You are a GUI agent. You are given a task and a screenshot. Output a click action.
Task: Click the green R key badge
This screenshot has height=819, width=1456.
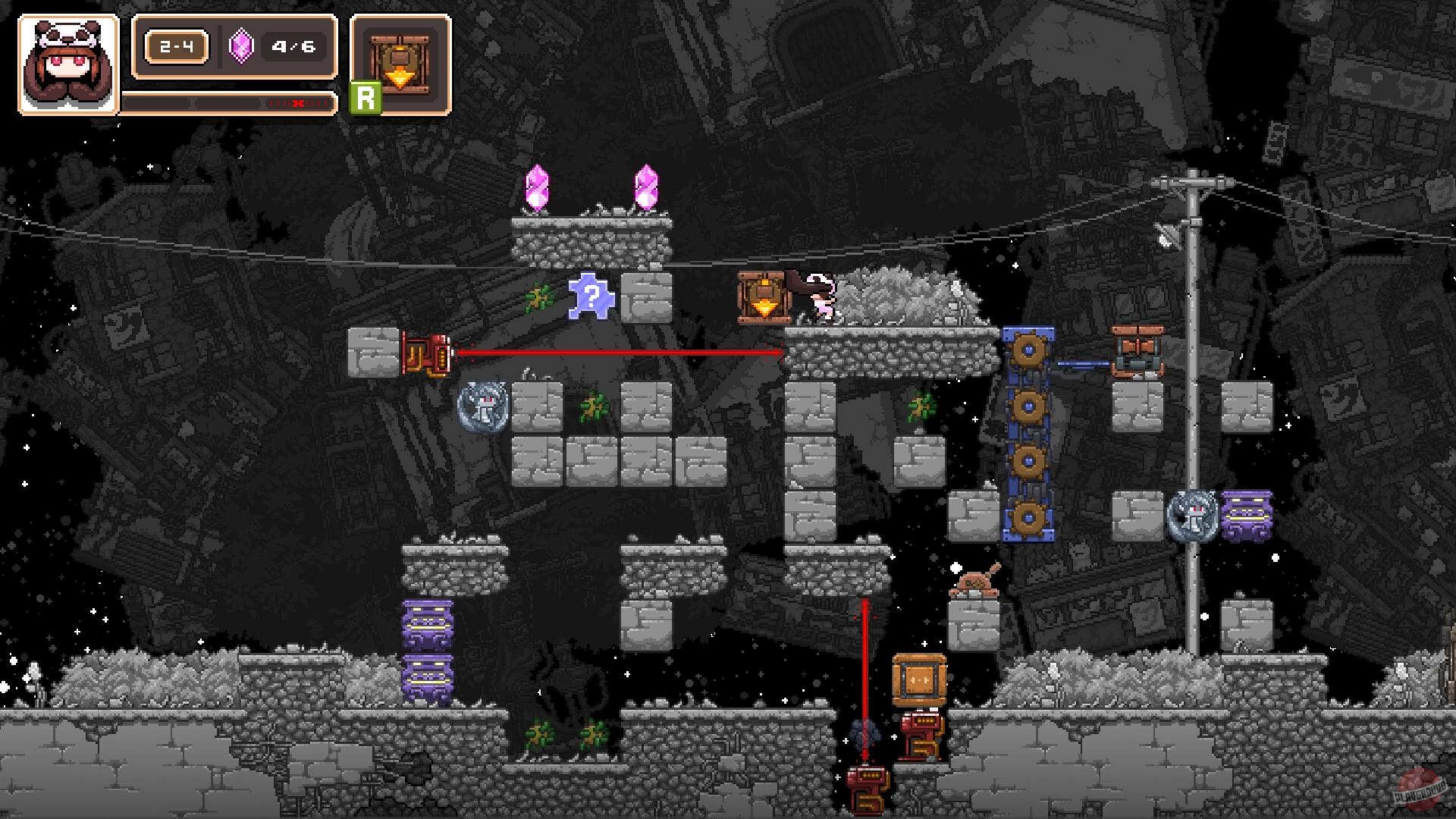365,96
